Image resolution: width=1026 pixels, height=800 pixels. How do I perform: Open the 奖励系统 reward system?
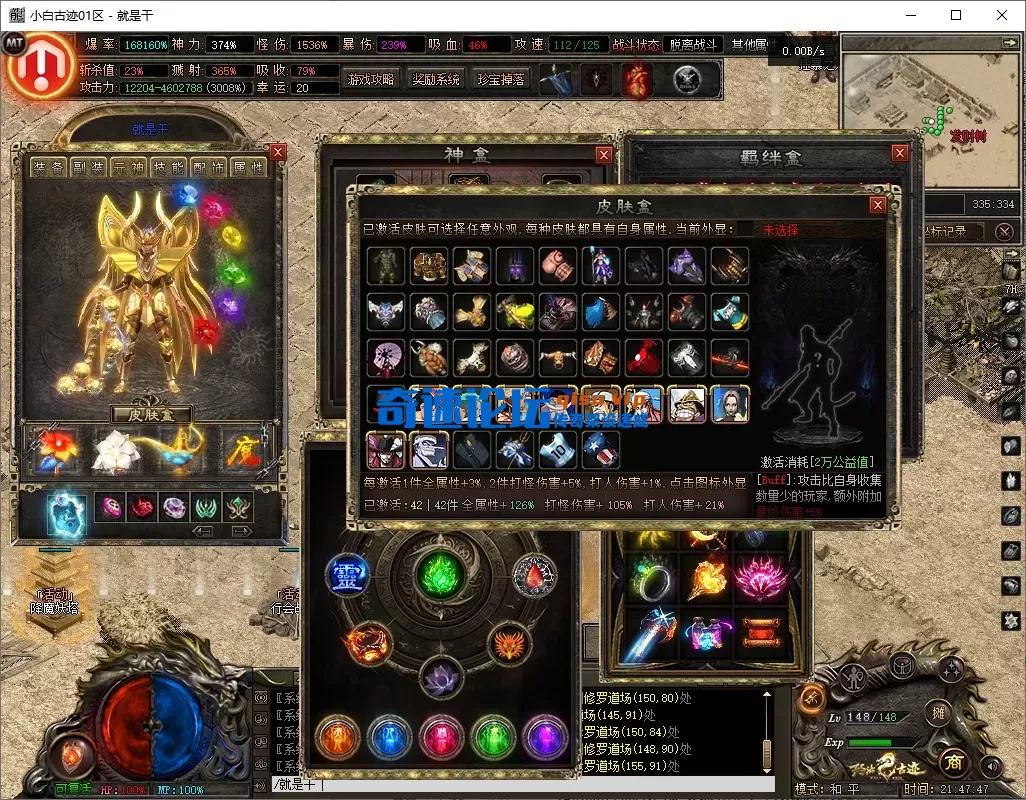[x=436, y=79]
